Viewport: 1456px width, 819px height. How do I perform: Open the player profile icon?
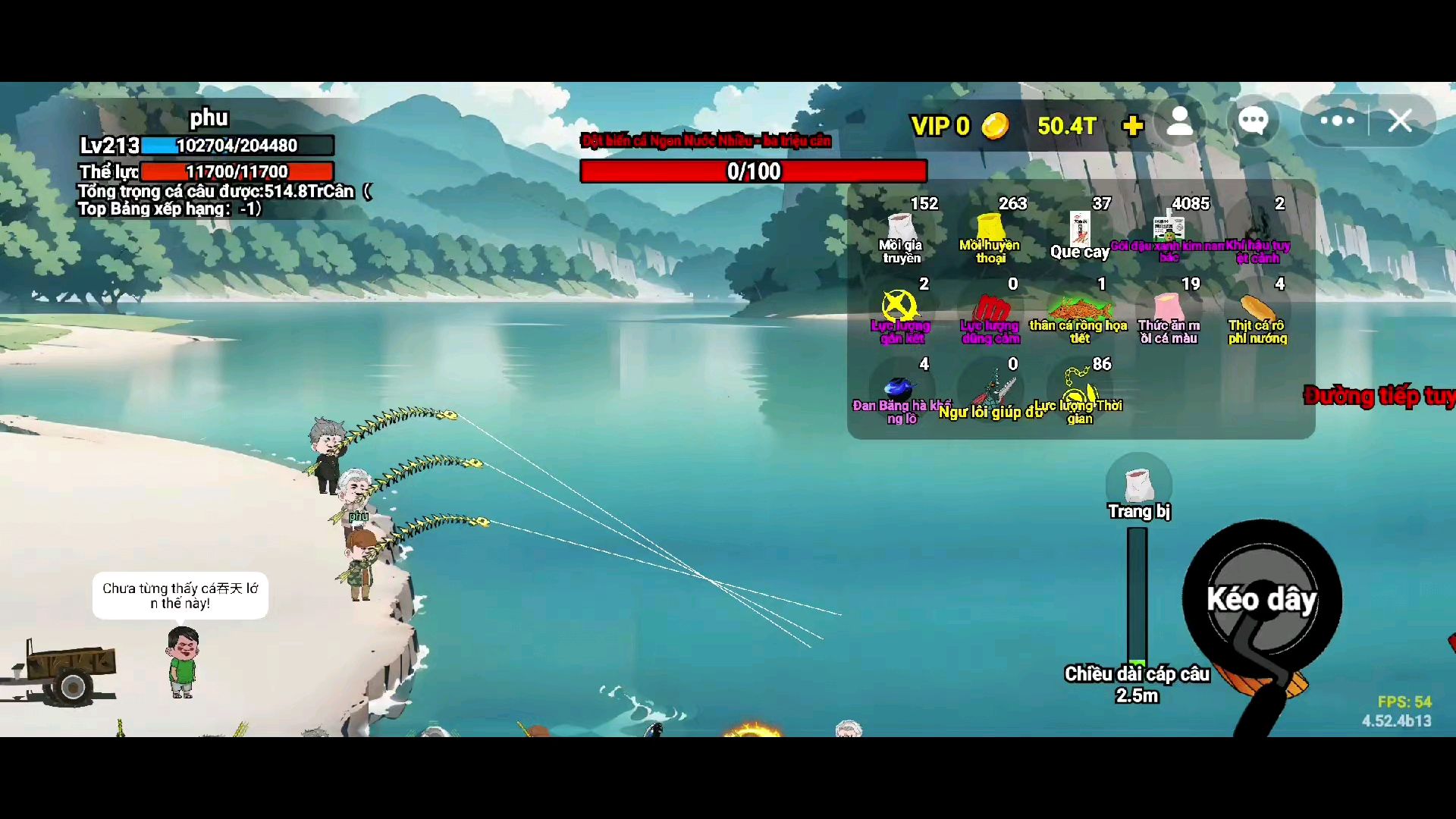click(1180, 121)
